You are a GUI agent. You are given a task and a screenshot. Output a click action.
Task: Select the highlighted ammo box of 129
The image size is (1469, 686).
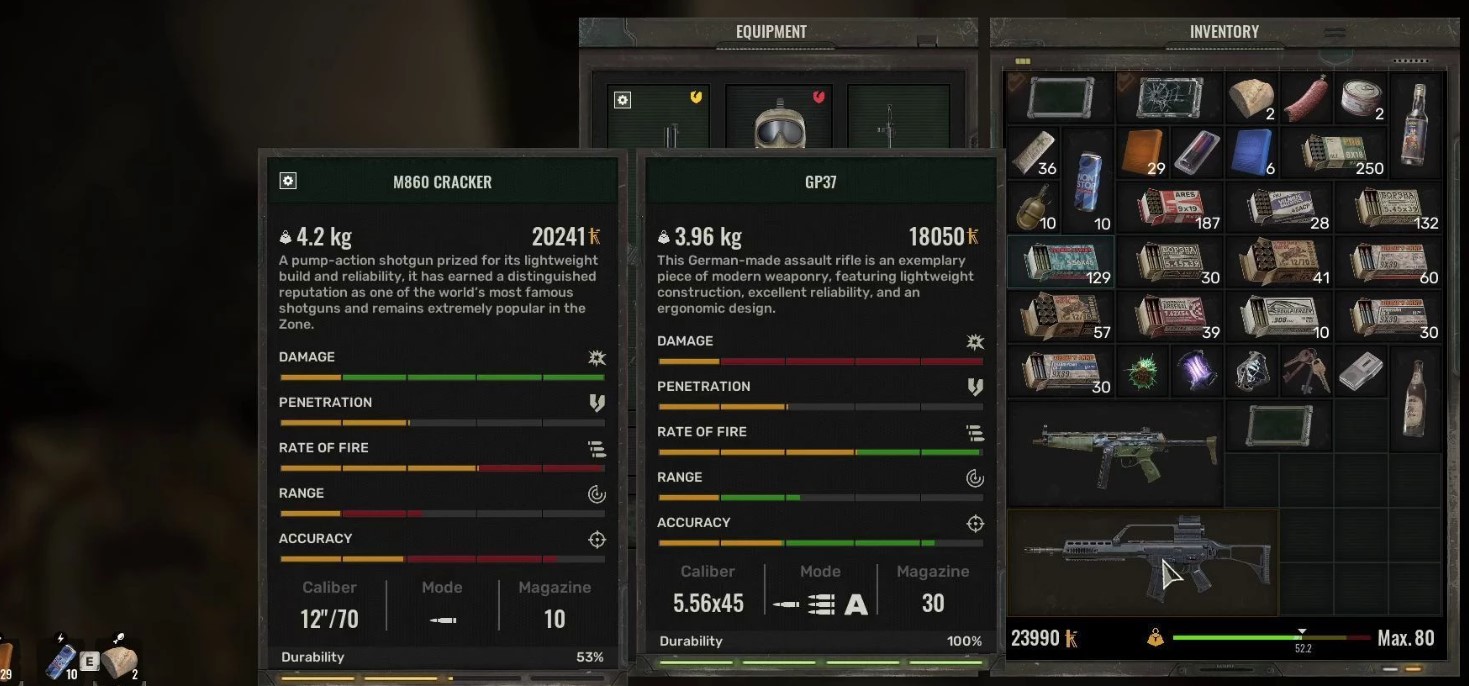tap(1060, 262)
